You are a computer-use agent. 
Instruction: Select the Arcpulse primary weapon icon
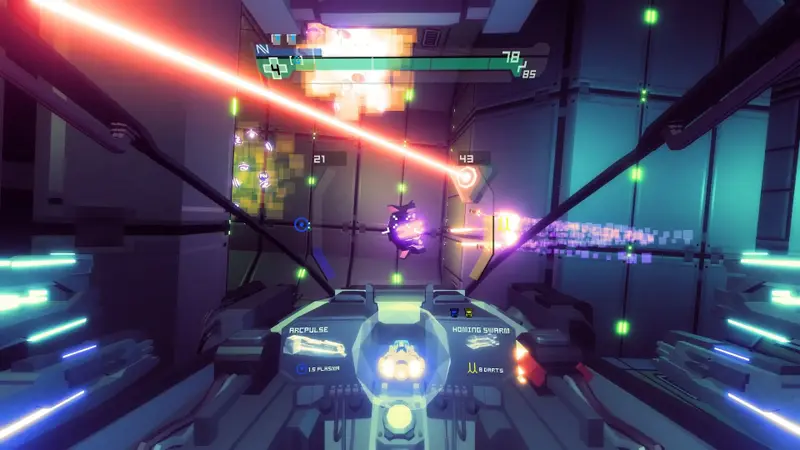(314, 346)
